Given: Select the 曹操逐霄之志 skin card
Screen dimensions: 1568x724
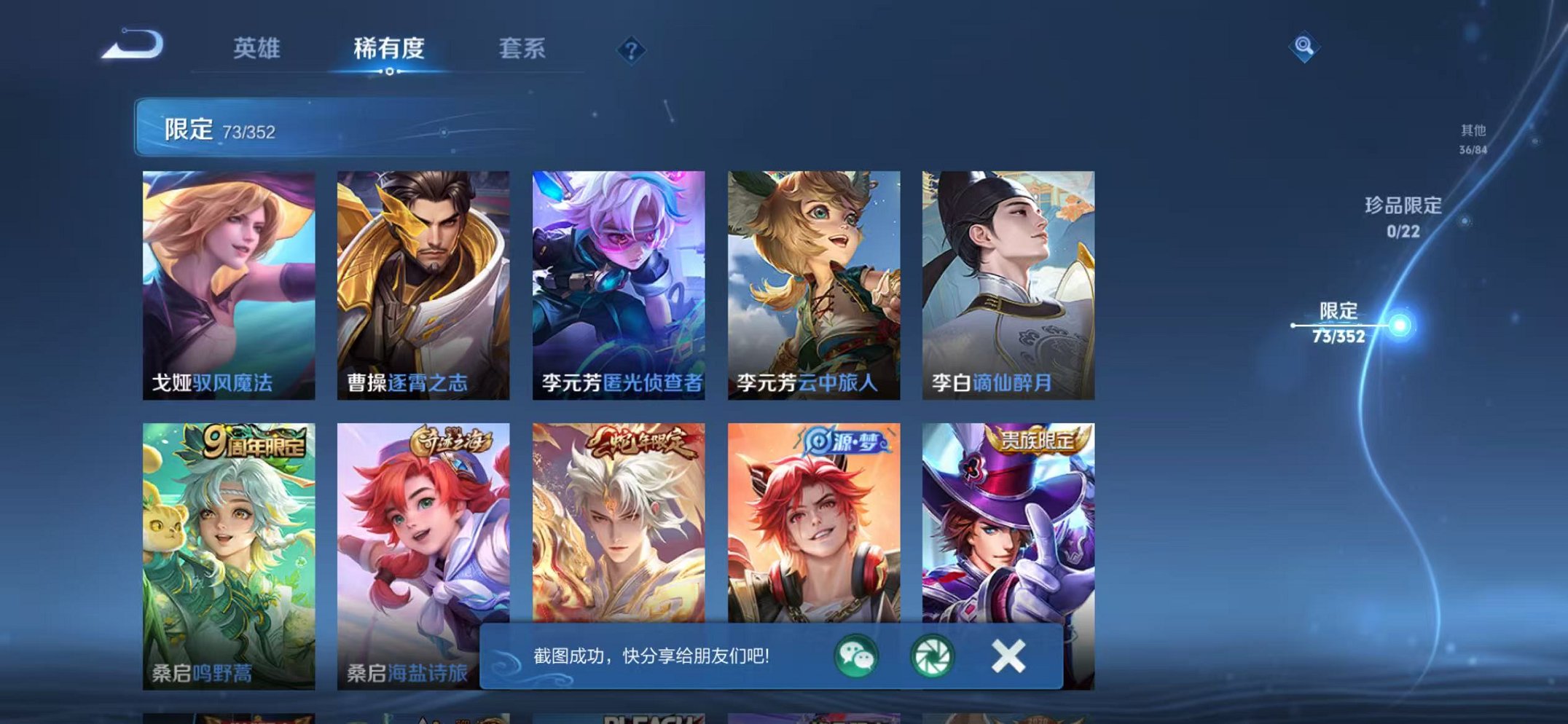Looking at the screenshot, I should pyautogui.click(x=423, y=277).
